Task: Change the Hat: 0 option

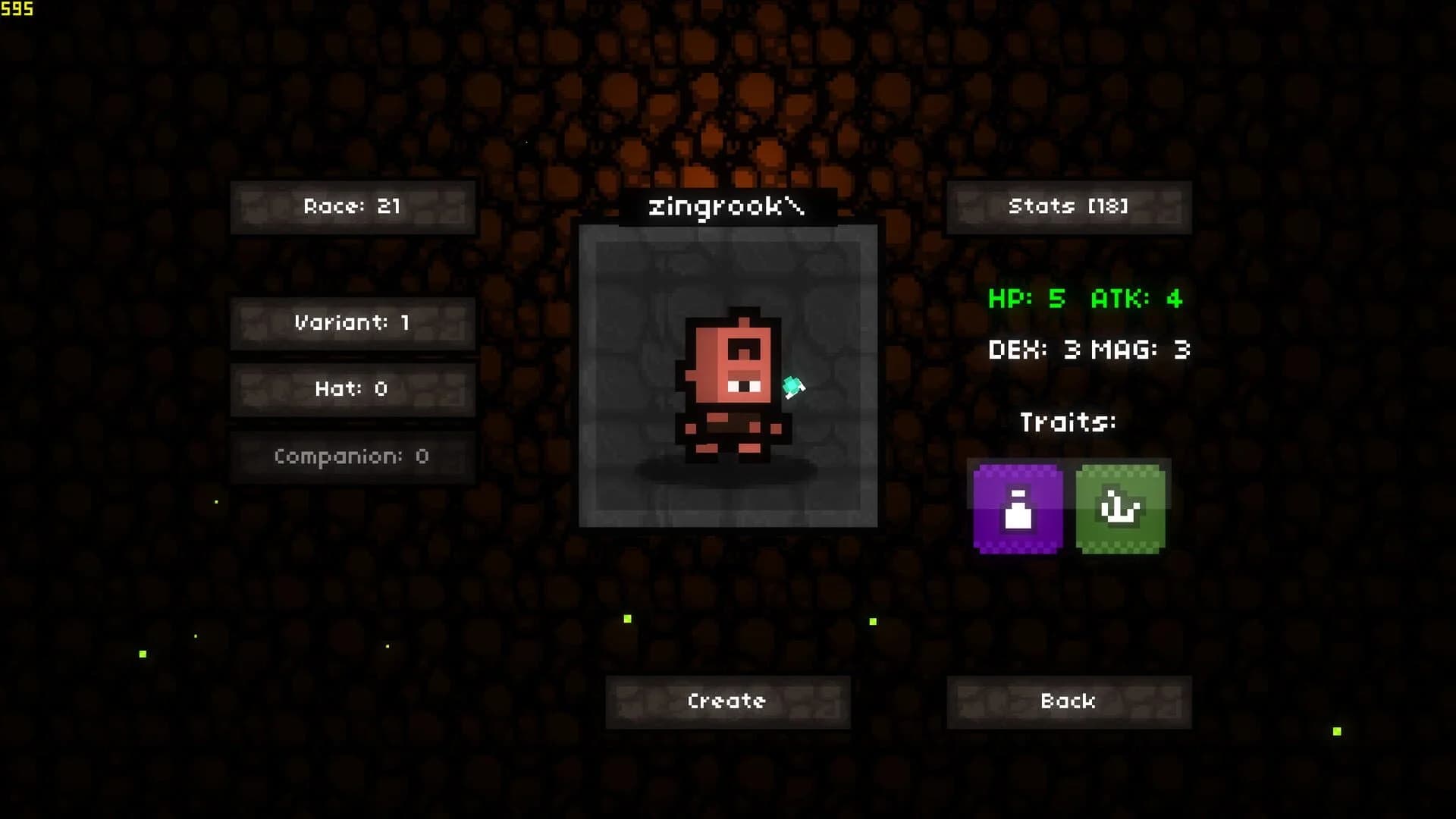Action: 353,390
